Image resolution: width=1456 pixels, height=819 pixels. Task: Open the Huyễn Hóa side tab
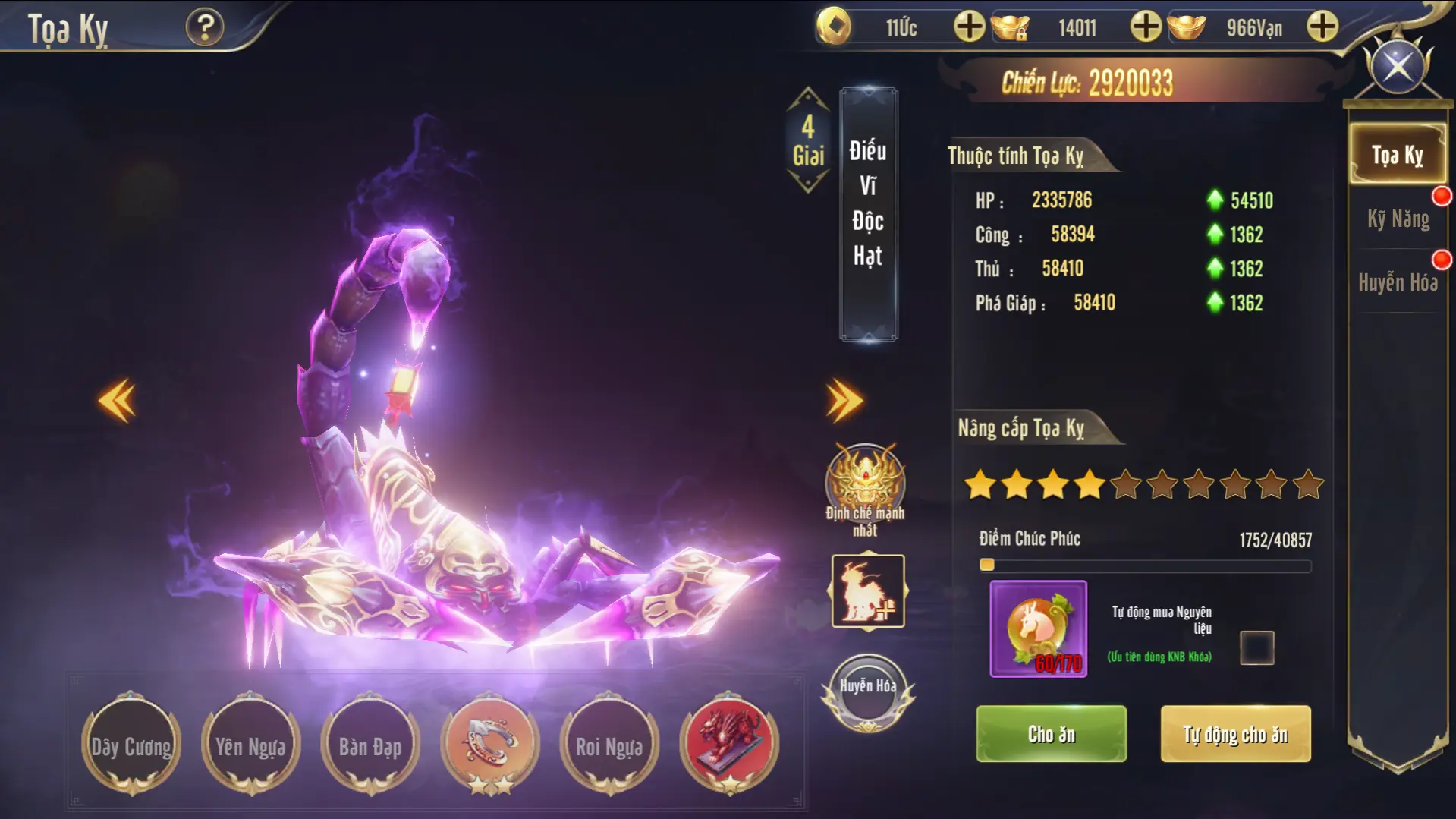(x=1398, y=282)
